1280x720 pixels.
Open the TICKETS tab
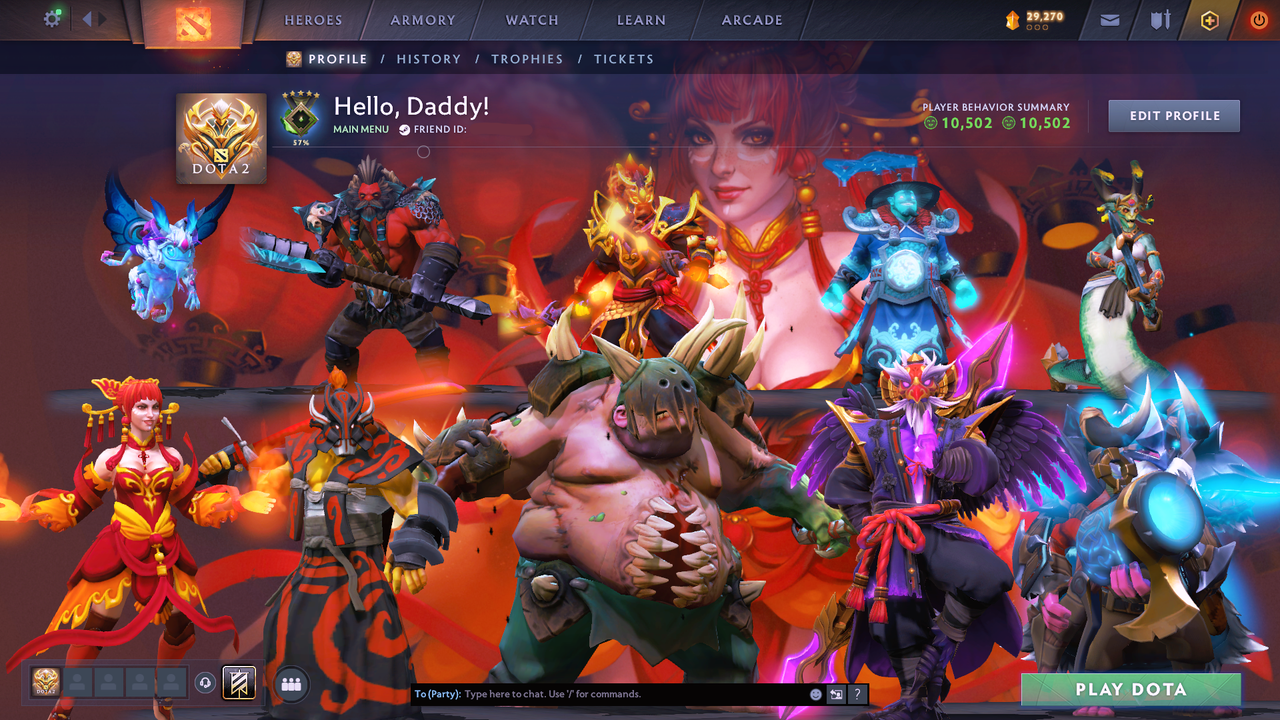pos(623,59)
